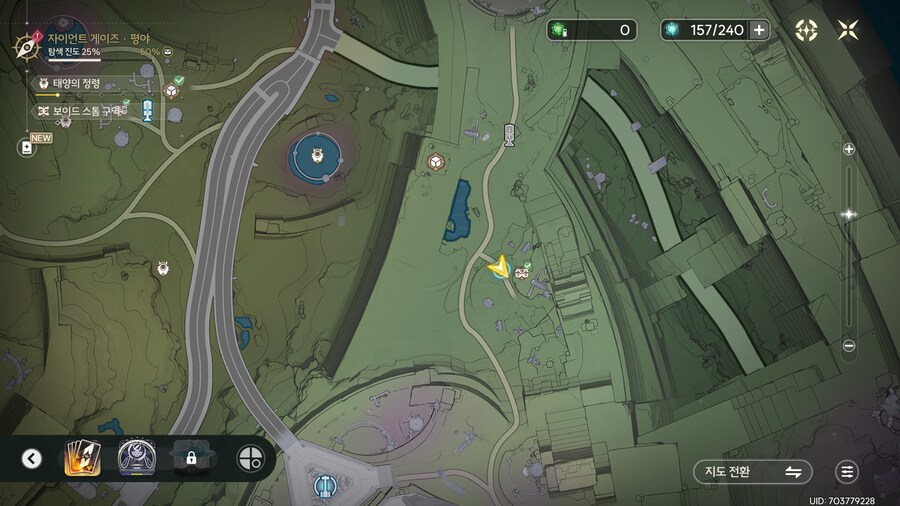Open the four-pointed star circle icon
Image resolution: width=900 pixels, height=506 pixels.
click(806, 30)
